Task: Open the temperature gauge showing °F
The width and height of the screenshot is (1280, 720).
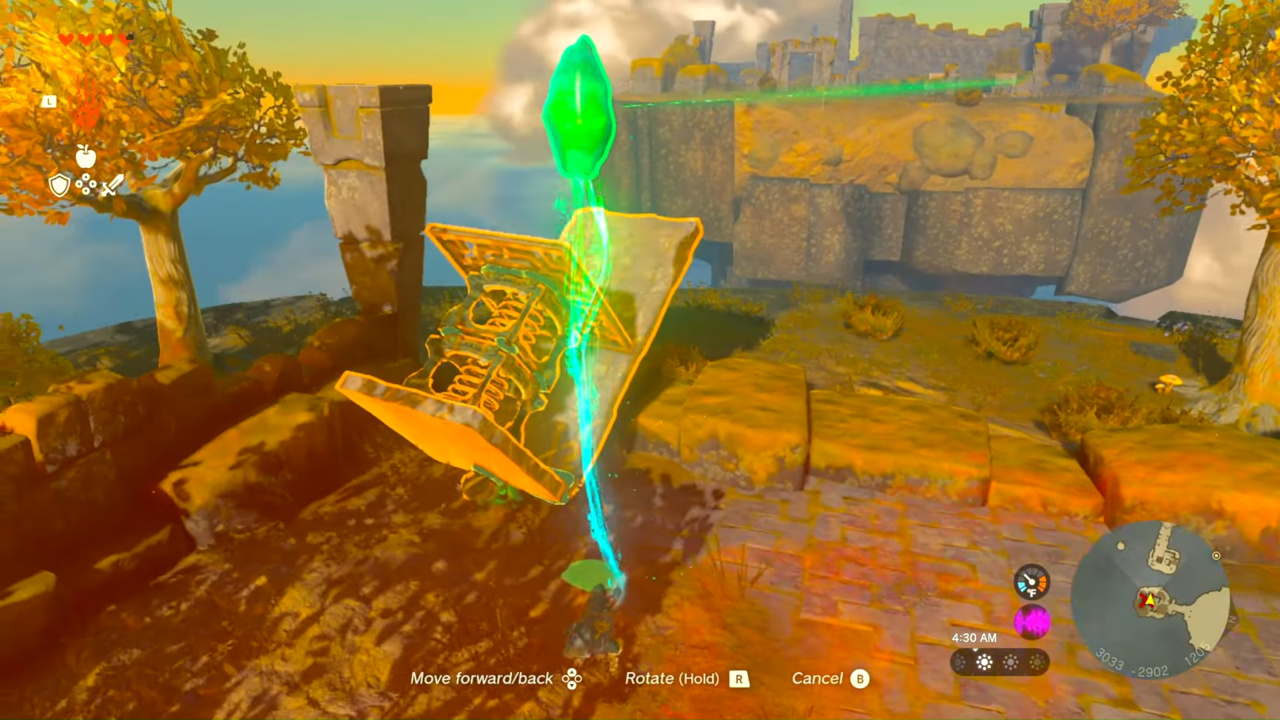Action: [1031, 582]
